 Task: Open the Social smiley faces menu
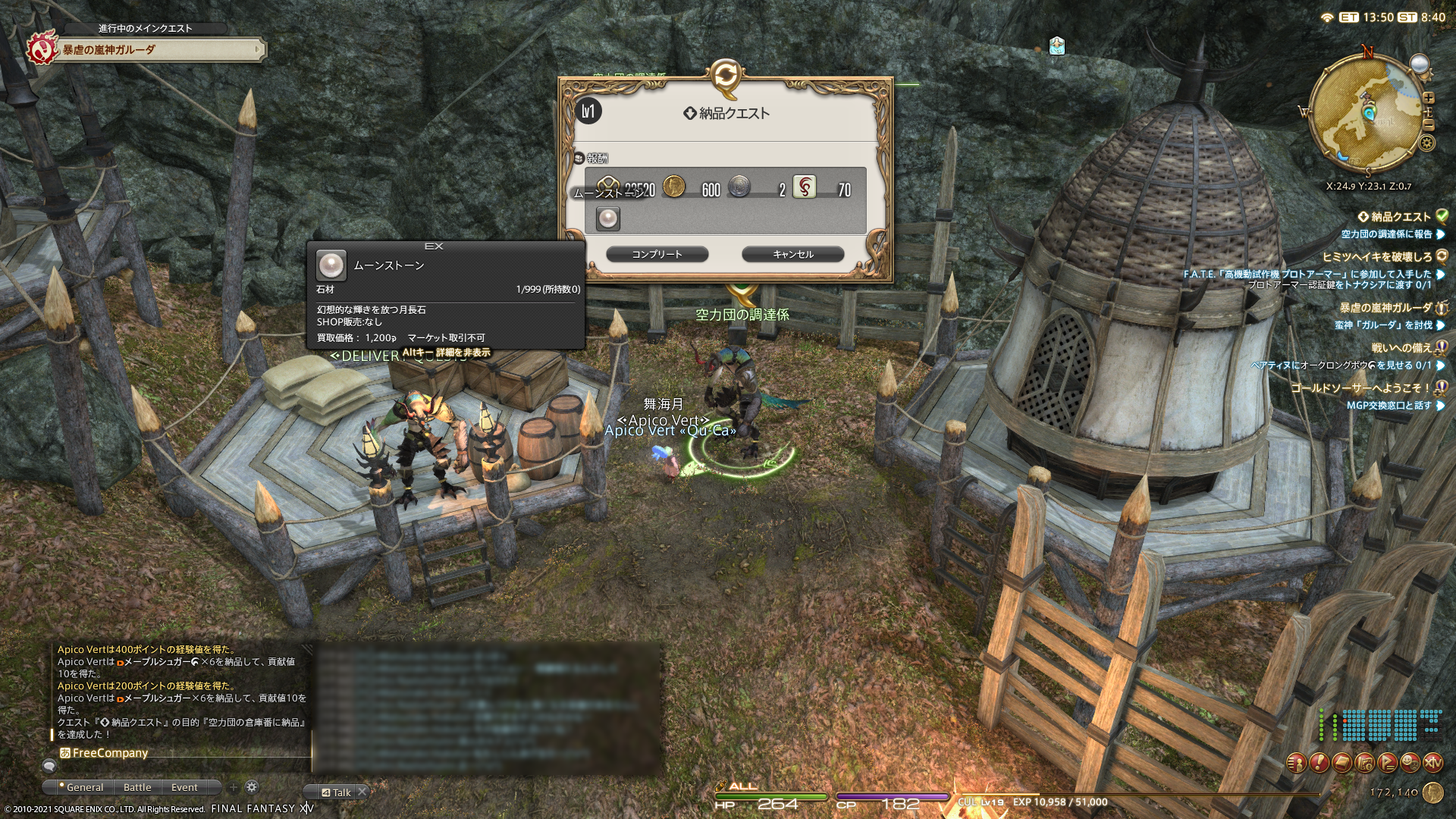point(1410,762)
